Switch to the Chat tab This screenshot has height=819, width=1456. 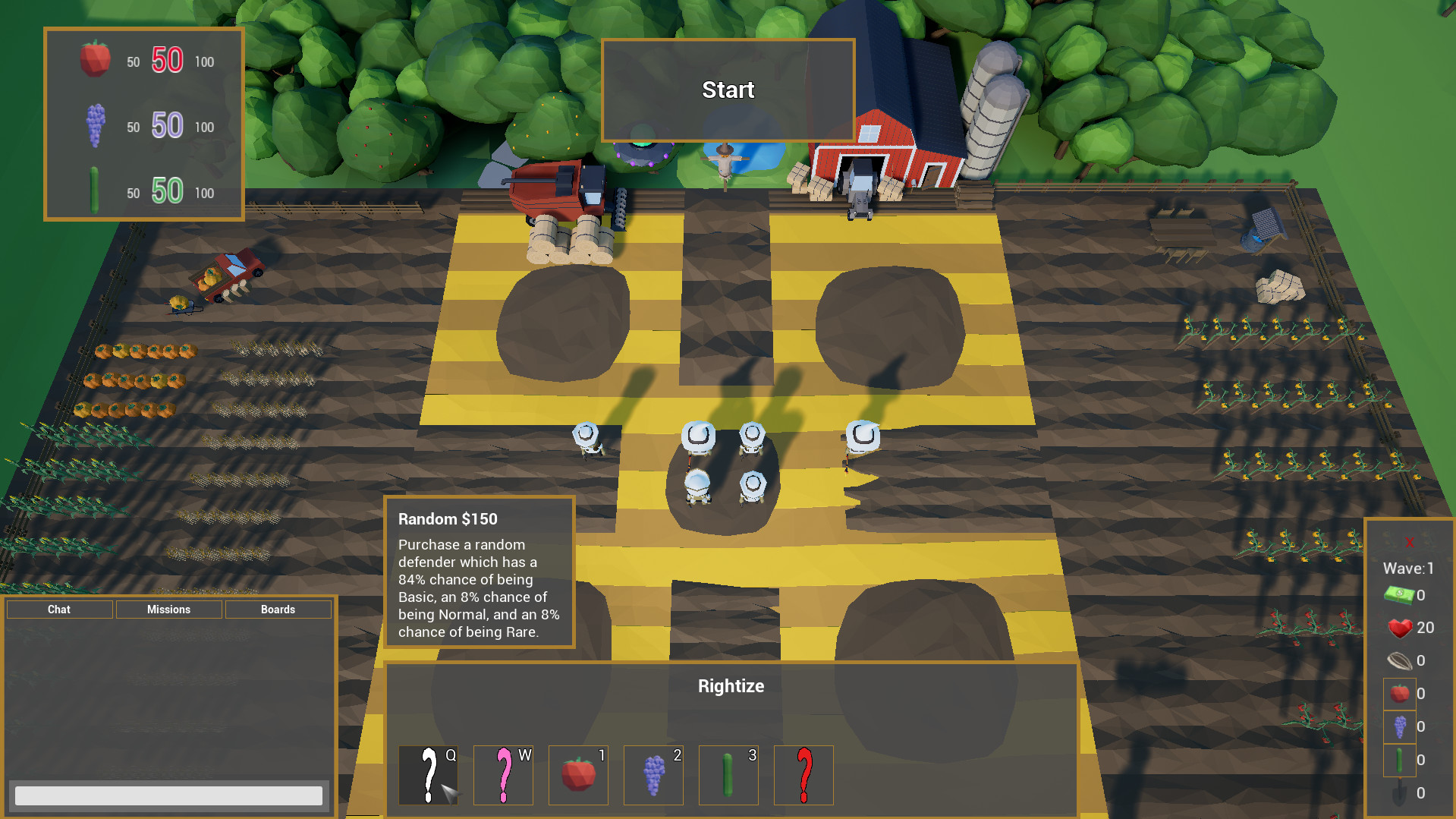point(58,609)
